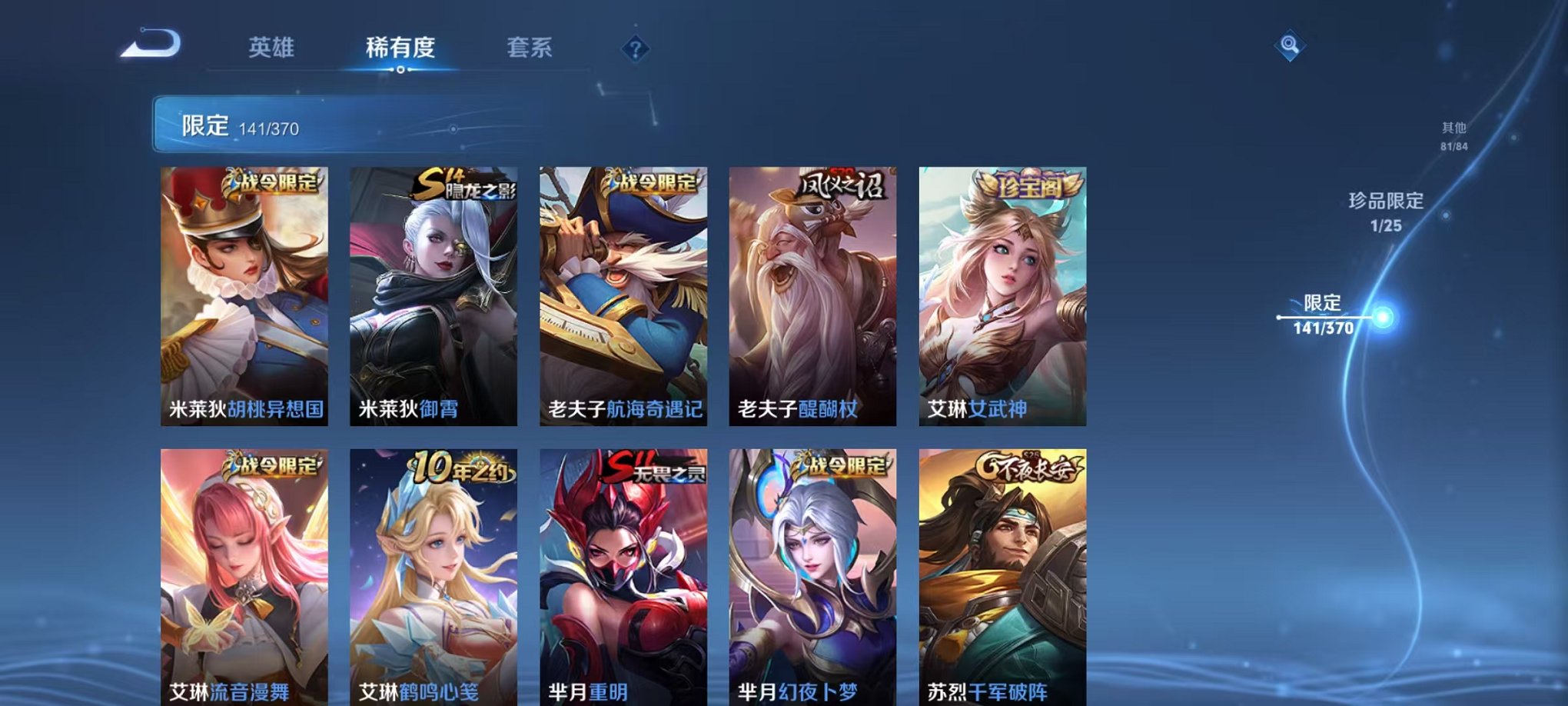Select the 稀有度 tab
1568x706 pixels.
tap(400, 48)
